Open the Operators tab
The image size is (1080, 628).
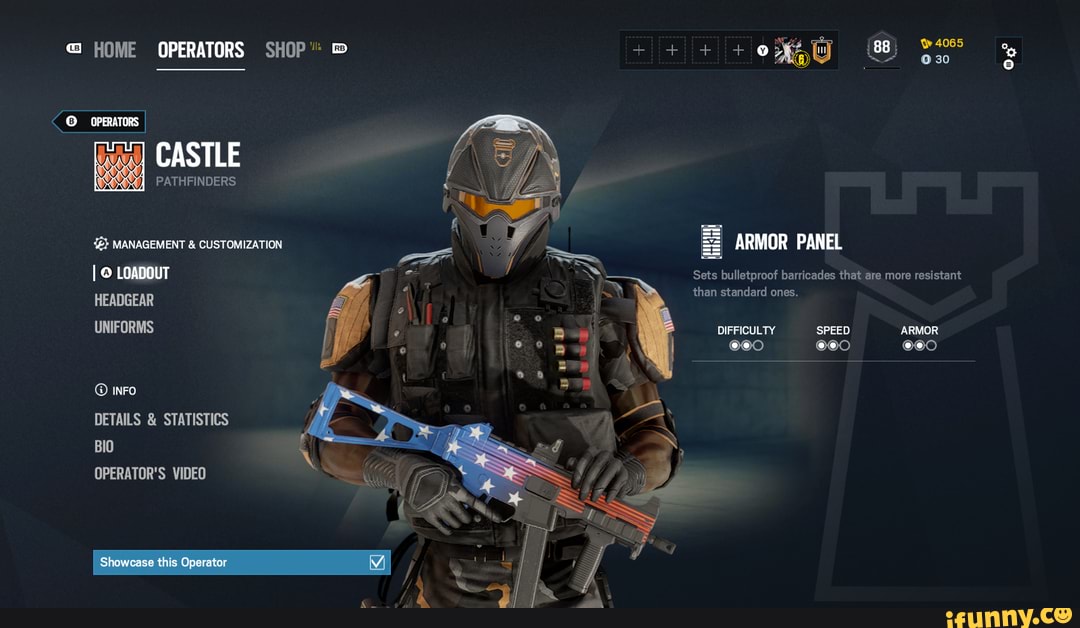click(x=200, y=50)
